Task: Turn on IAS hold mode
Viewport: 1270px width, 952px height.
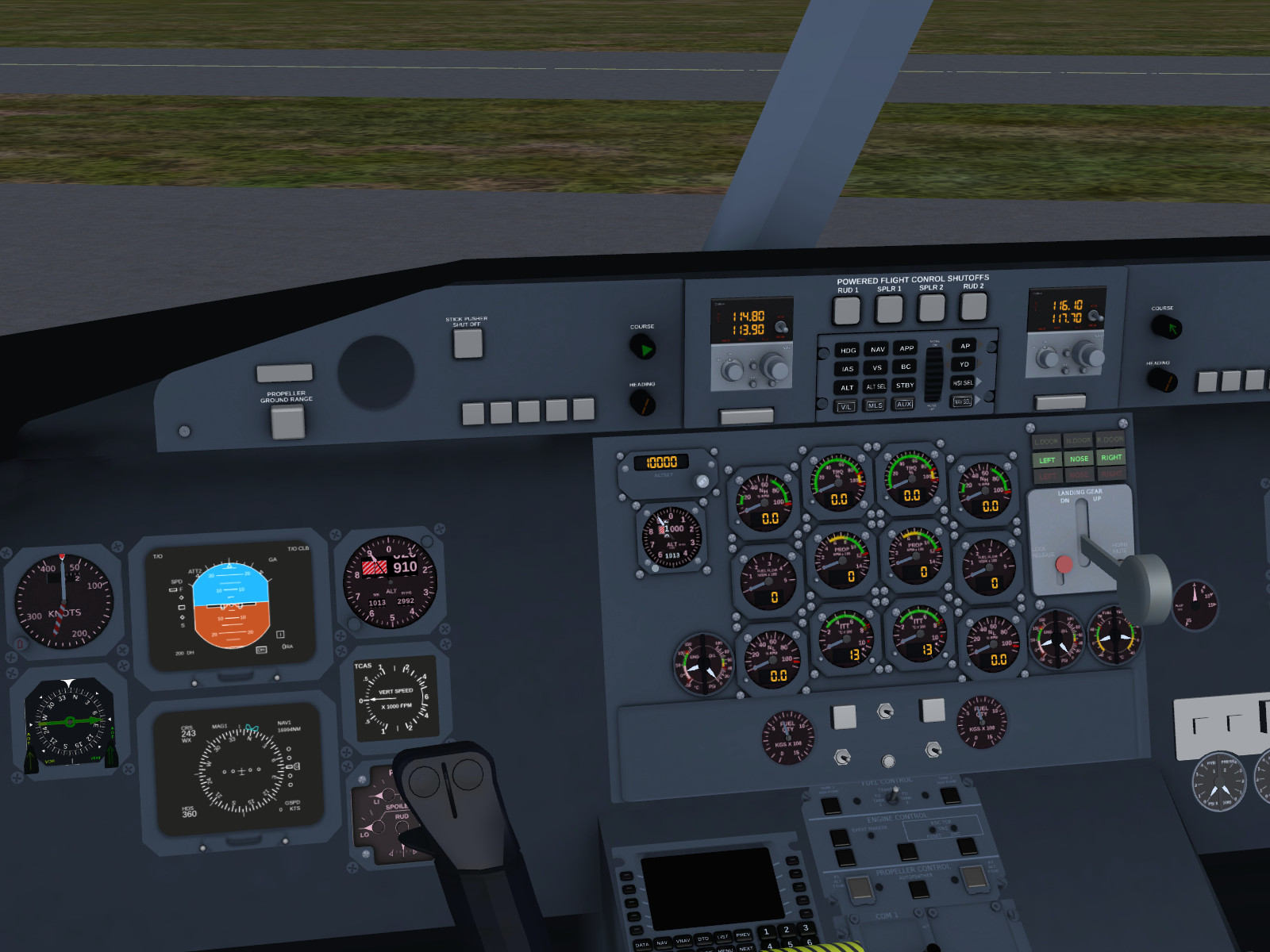Action: 848,369
